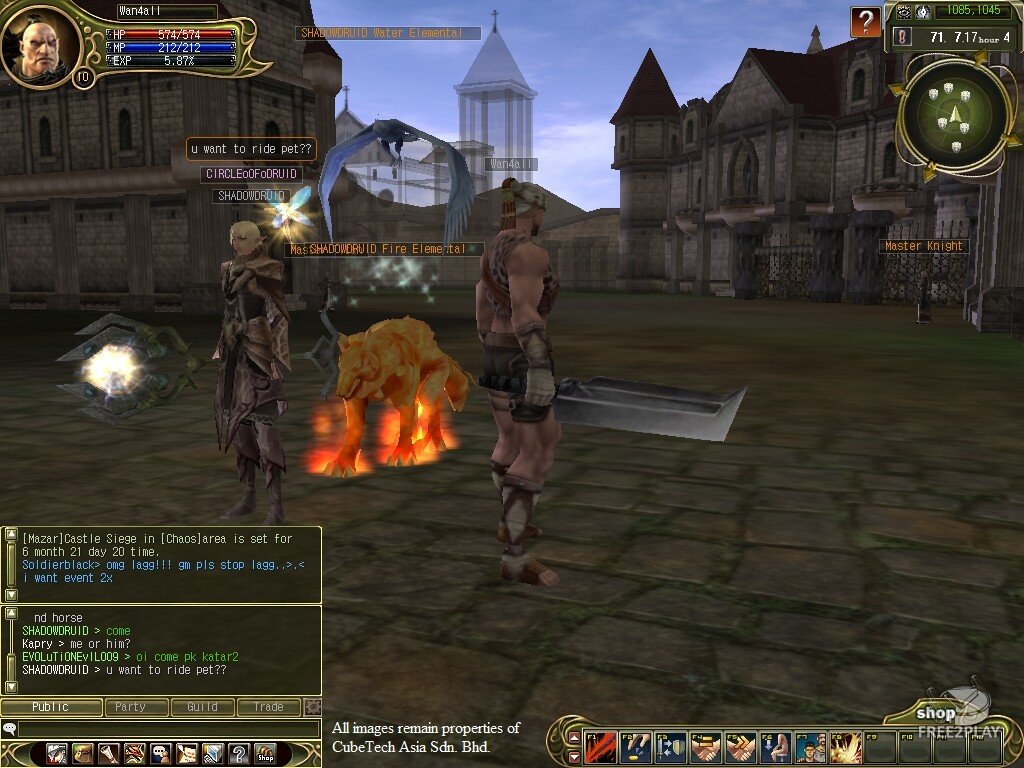Use the F2 pick-up hand action
The image size is (1024, 768).
coord(636,748)
